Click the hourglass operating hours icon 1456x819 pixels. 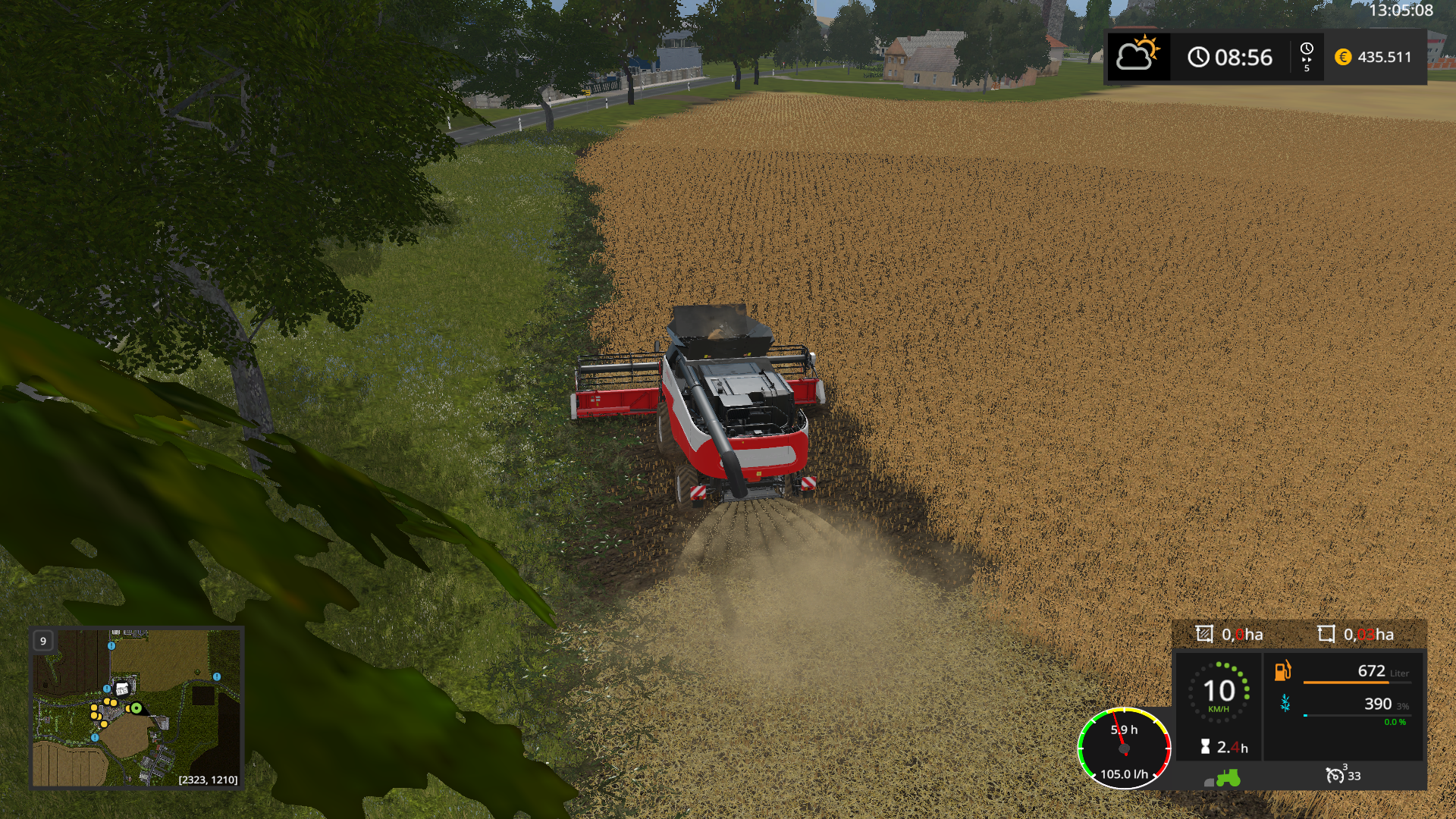pyautogui.click(x=1206, y=747)
